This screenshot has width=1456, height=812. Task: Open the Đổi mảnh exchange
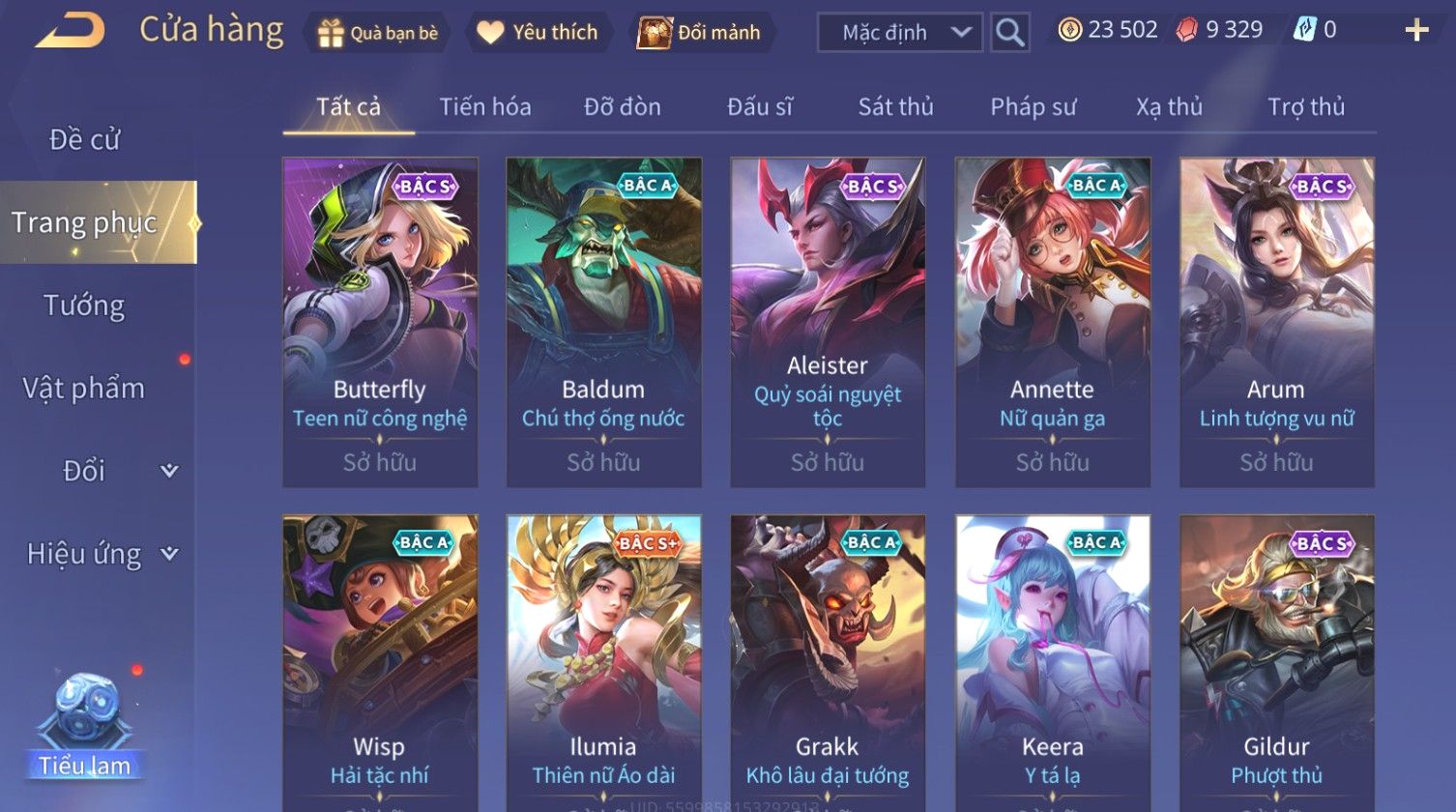[700, 33]
